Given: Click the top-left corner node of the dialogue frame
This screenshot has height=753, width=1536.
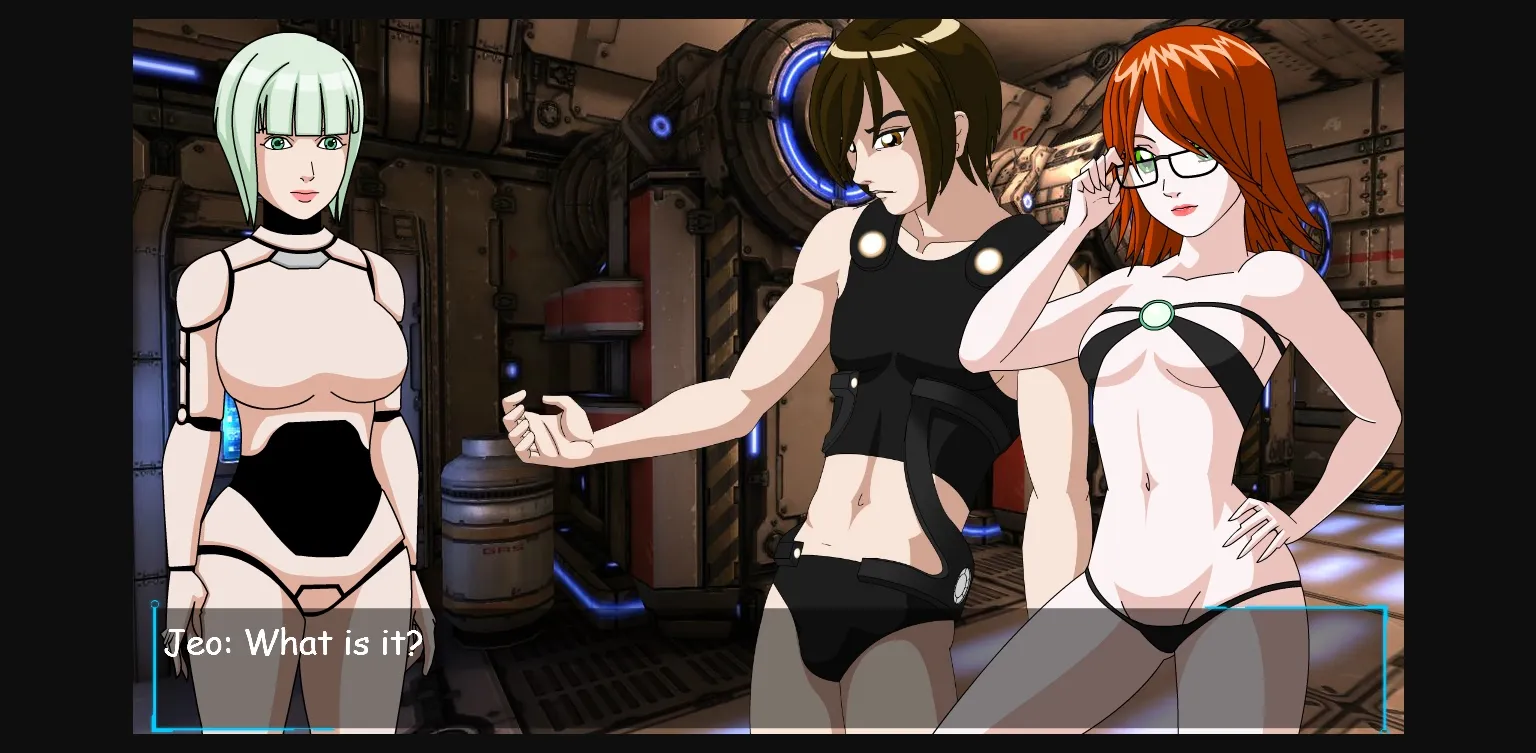Looking at the screenshot, I should [155, 604].
